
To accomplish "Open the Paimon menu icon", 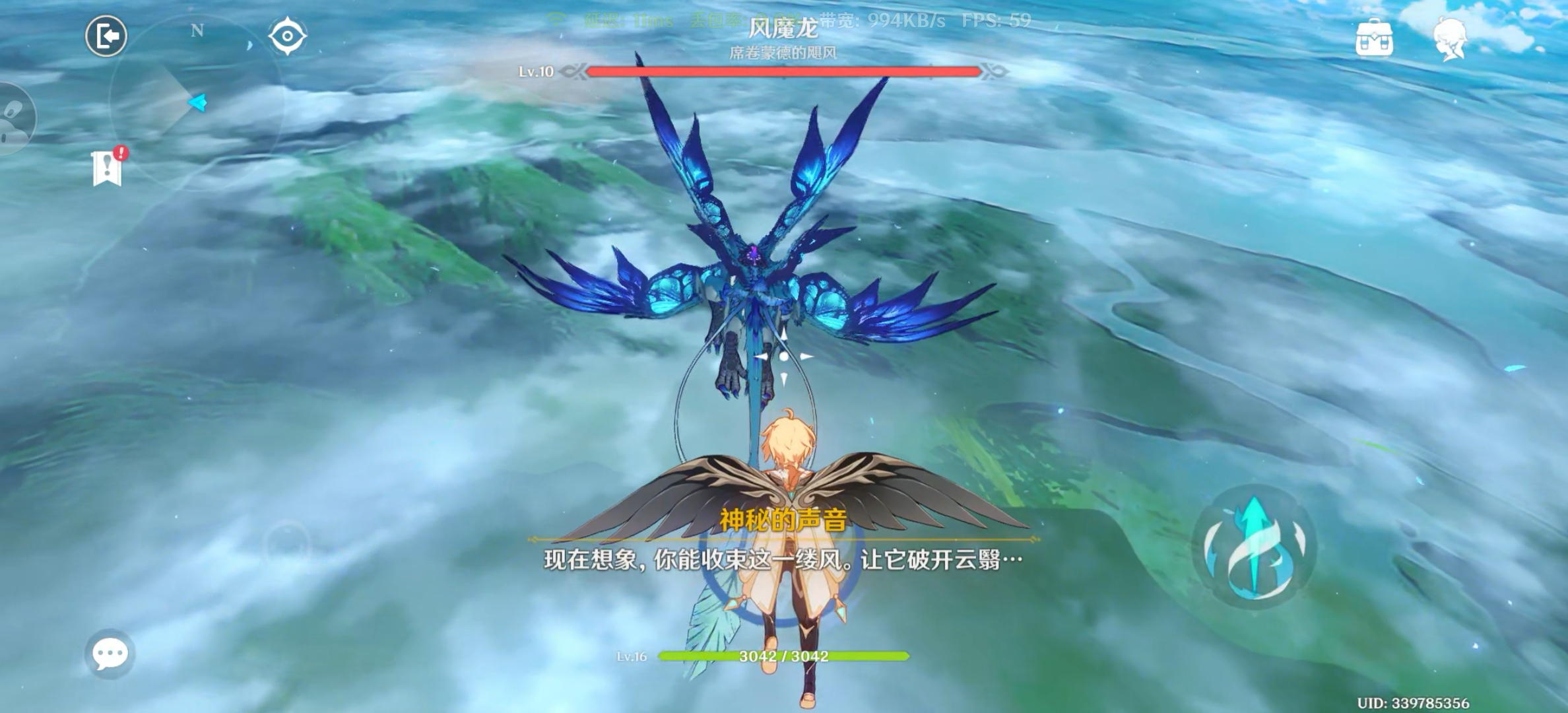I will (1450, 38).
